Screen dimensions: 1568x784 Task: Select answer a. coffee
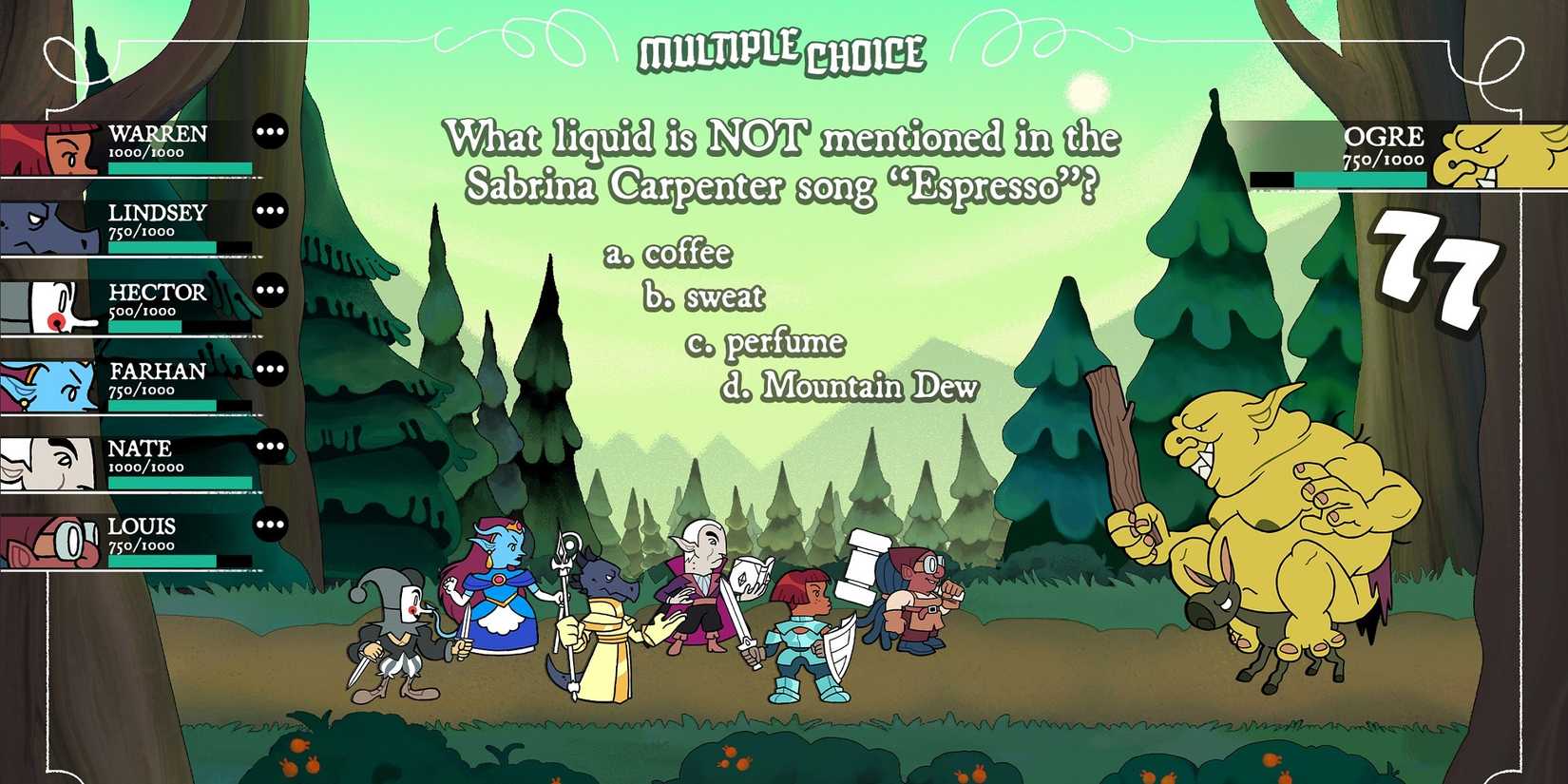click(x=668, y=252)
